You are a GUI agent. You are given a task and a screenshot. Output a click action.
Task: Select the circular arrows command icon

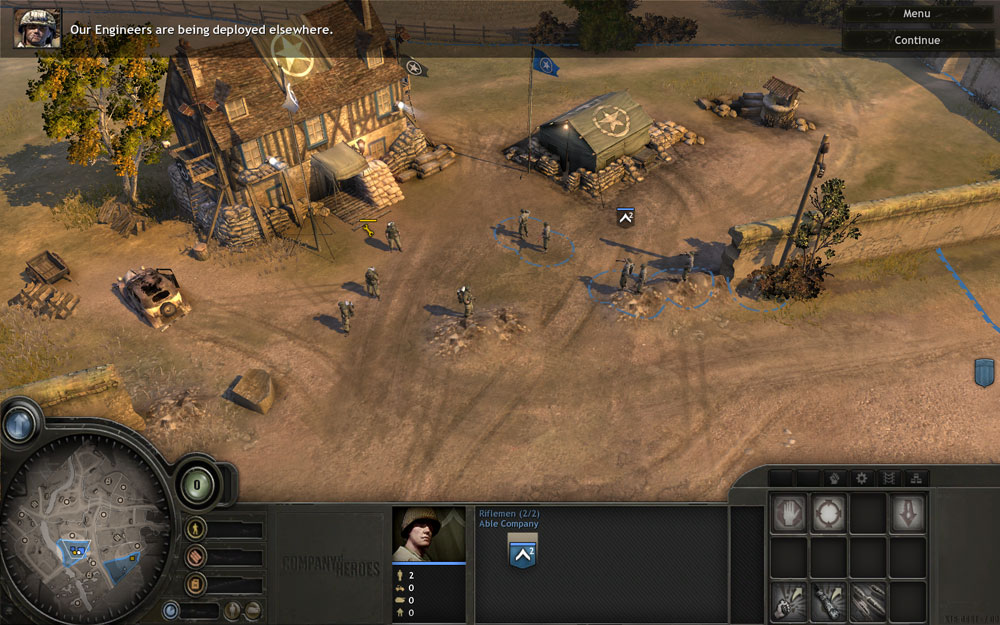(829, 512)
